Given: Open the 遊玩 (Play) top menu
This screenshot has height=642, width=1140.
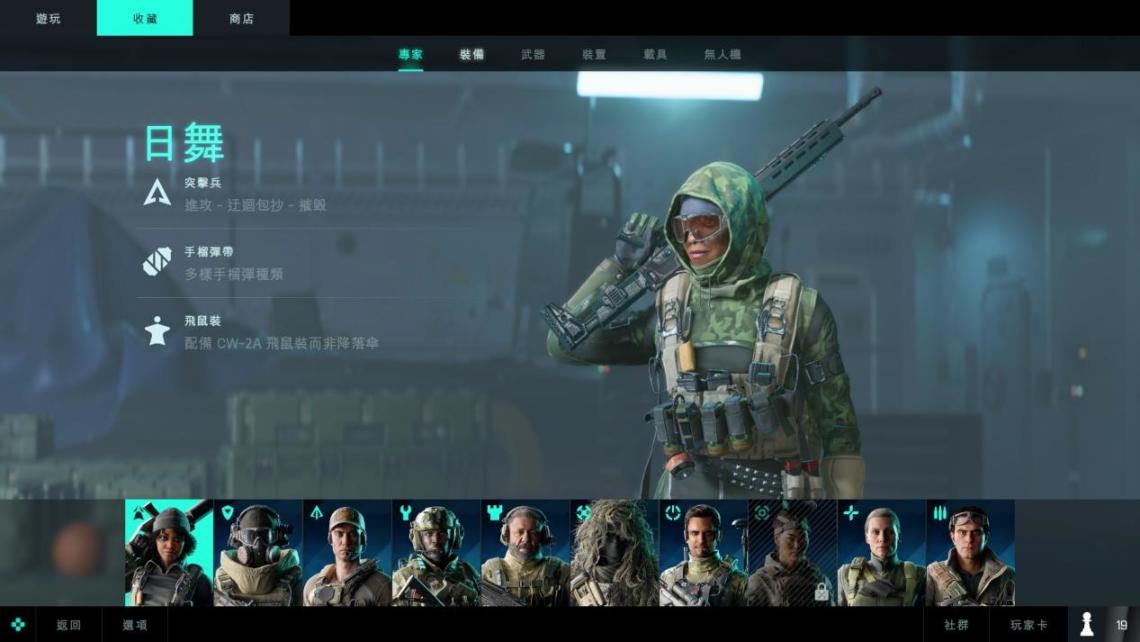Looking at the screenshot, I should pyautogui.click(x=48, y=18).
